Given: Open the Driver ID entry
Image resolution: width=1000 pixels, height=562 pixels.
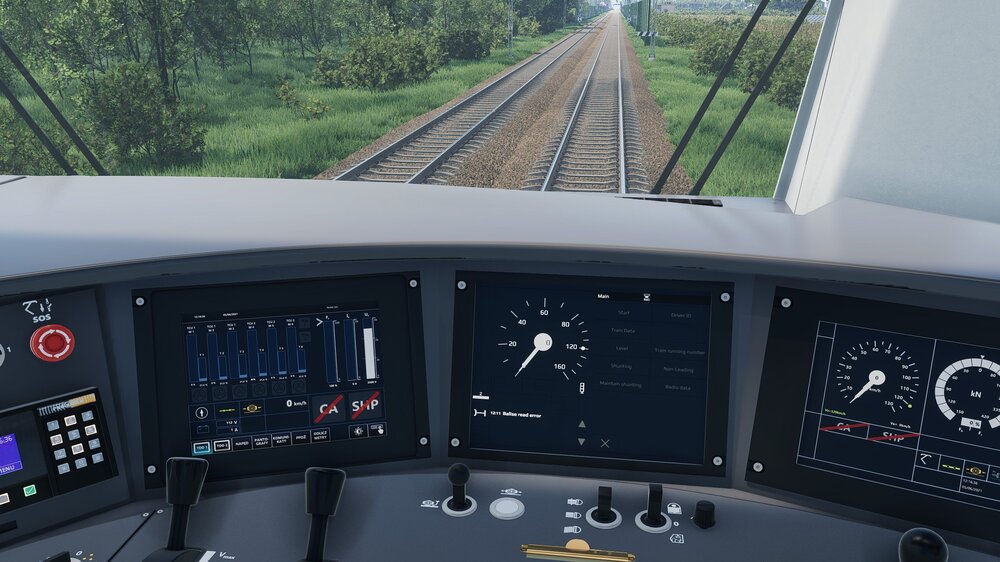Looking at the screenshot, I should coord(681,314).
